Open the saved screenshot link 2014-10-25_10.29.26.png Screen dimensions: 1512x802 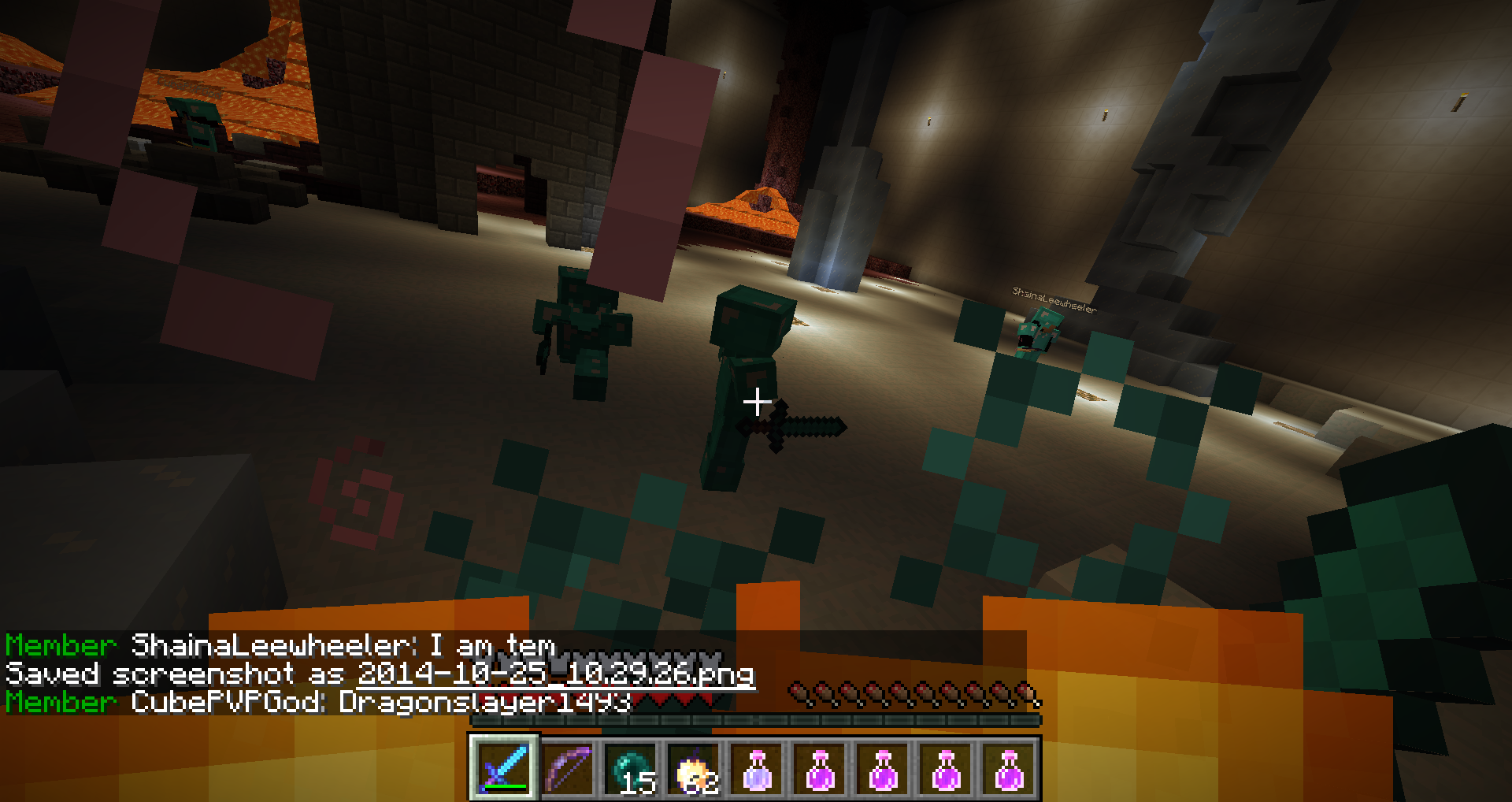(x=555, y=674)
